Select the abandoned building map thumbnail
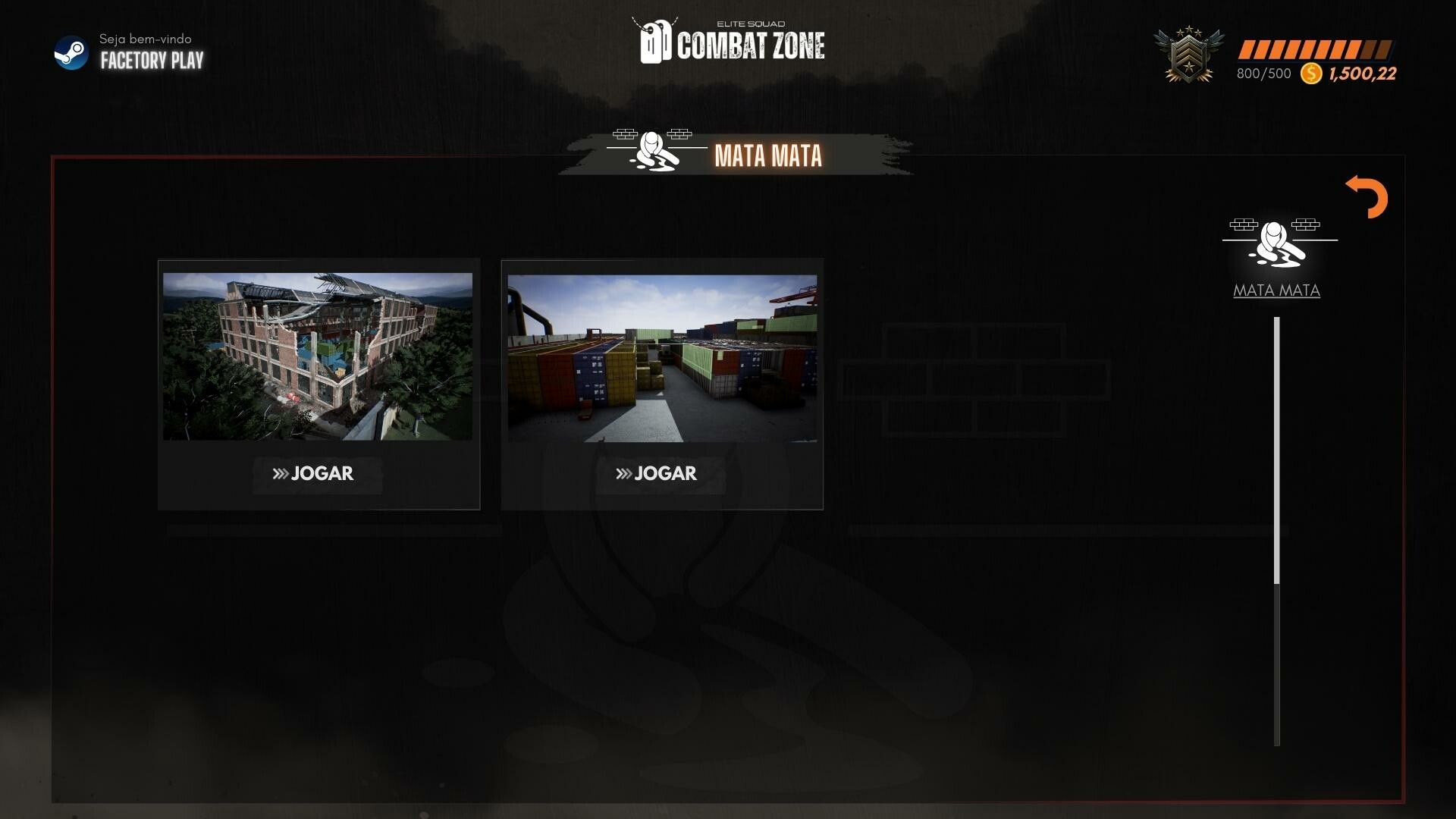1456x819 pixels. [318, 355]
